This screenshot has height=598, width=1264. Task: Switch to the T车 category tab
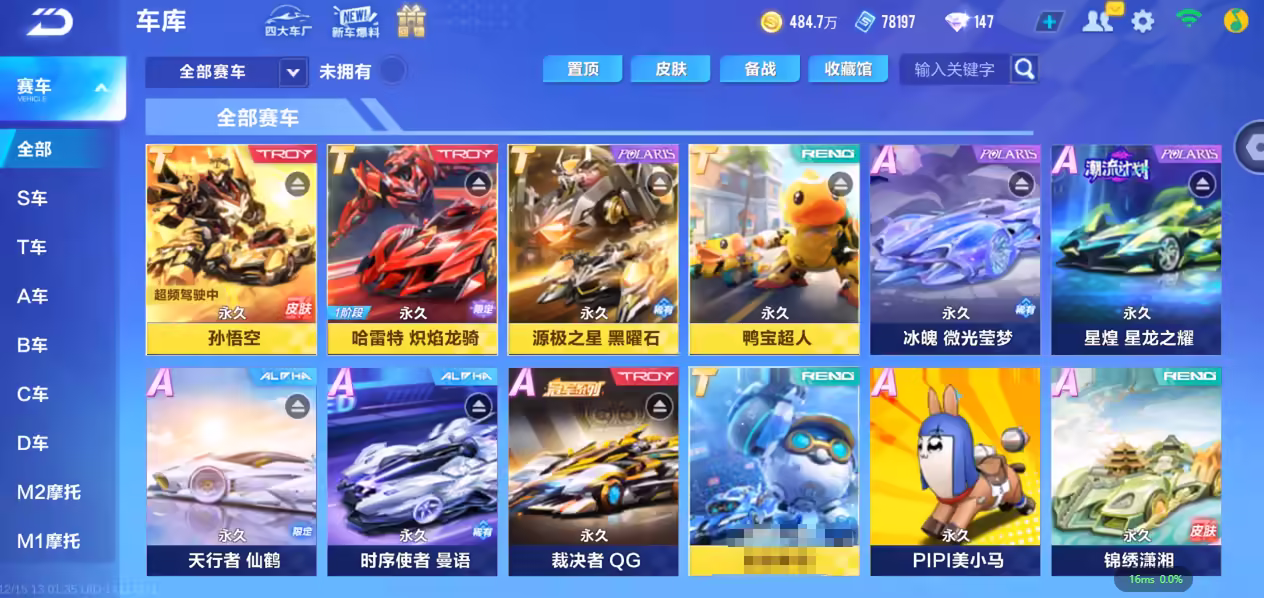click(x=33, y=247)
